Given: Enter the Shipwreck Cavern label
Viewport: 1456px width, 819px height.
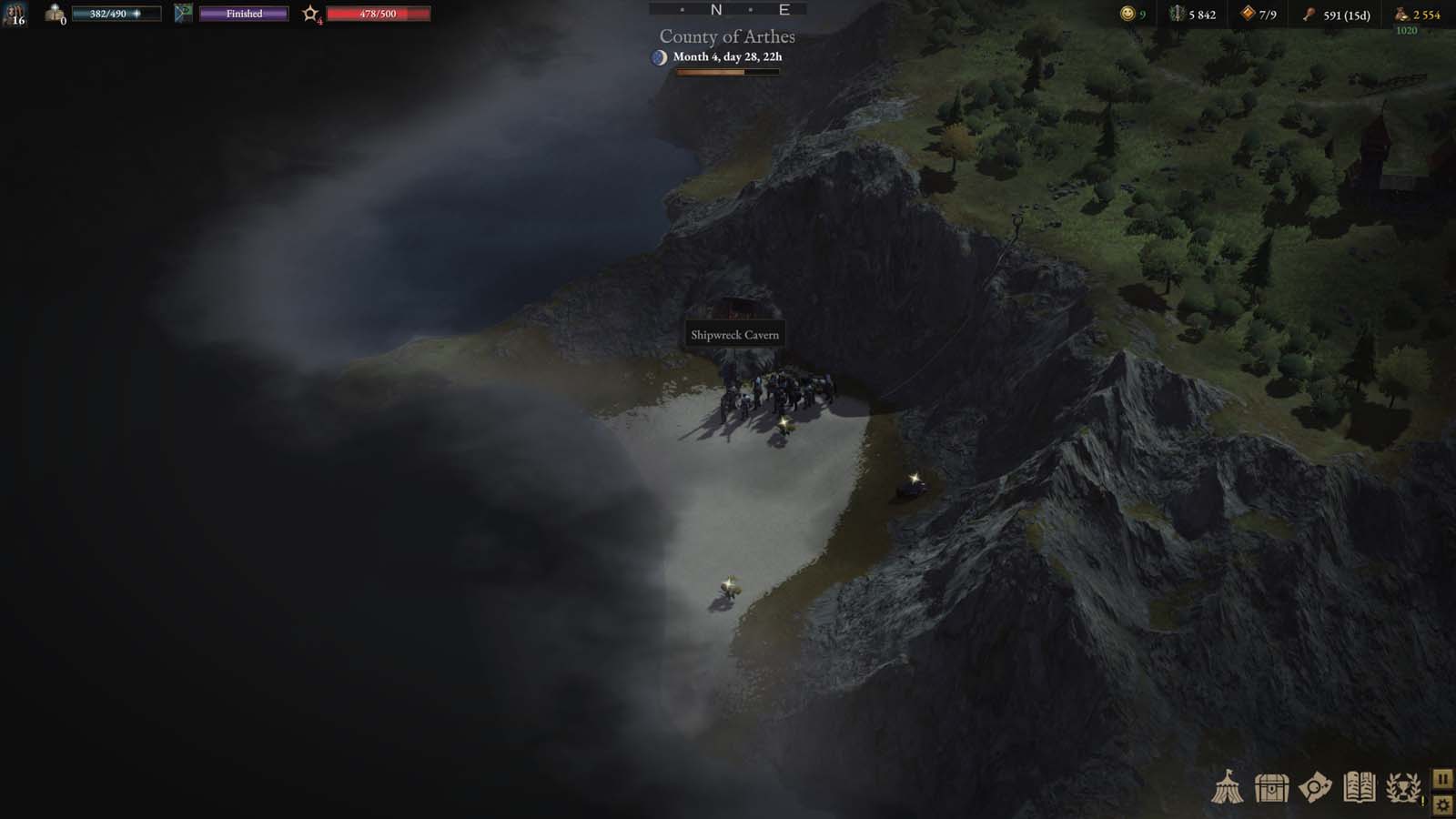Looking at the screenshot, I should point(734,334).
